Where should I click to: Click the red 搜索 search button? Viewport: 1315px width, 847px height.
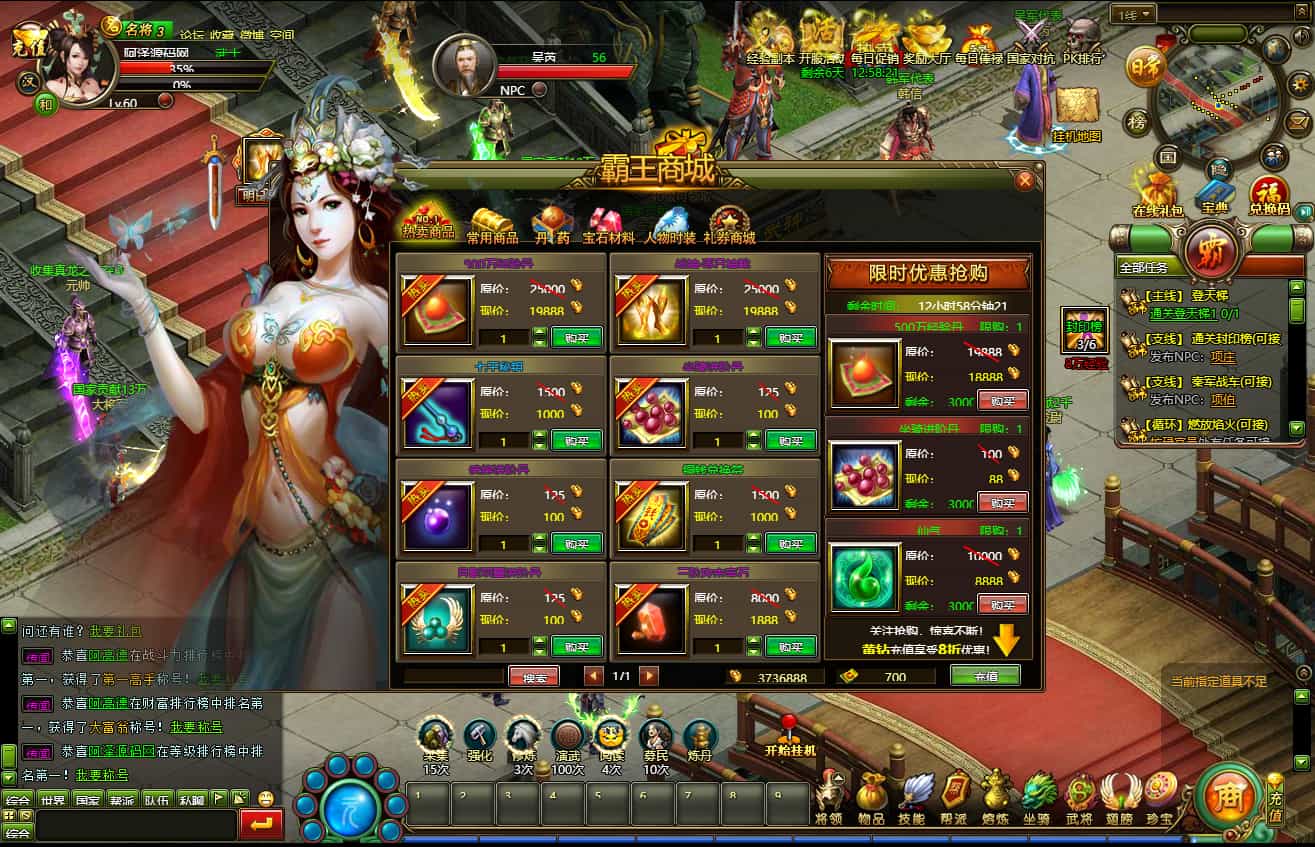(534, 677)
